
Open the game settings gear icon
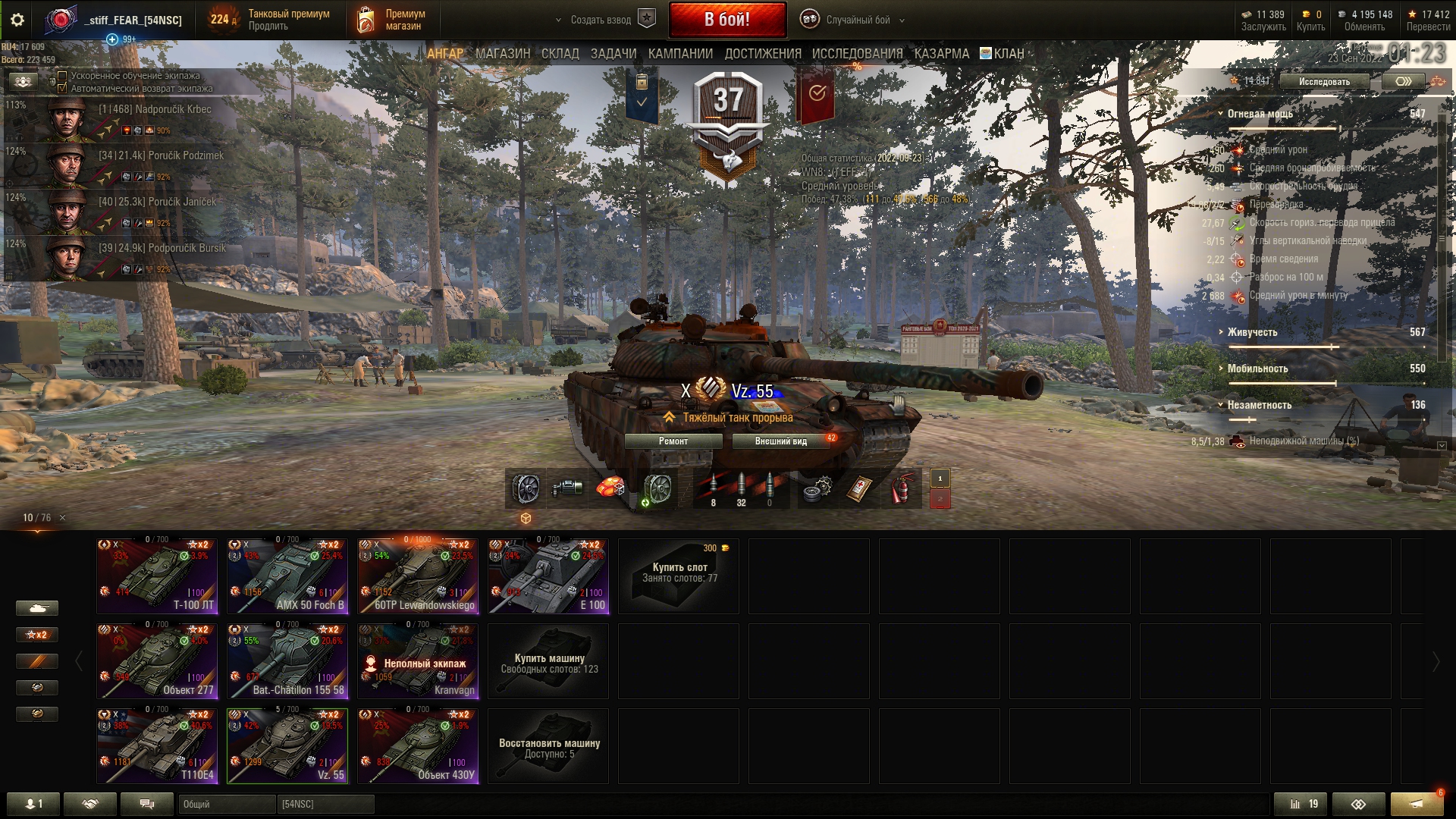[x=17, y=20]
